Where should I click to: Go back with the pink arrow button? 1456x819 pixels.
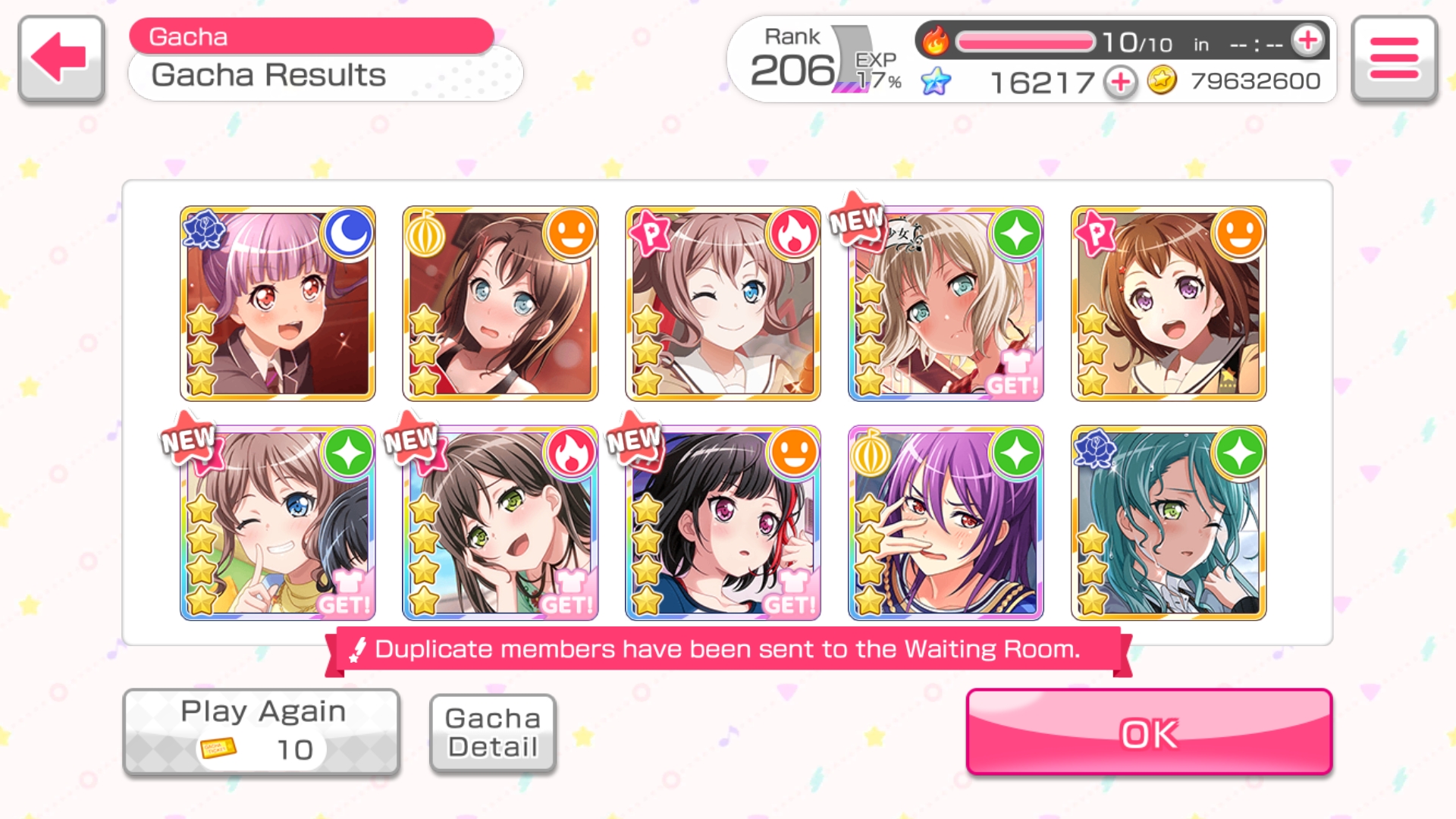click(61, 58)
